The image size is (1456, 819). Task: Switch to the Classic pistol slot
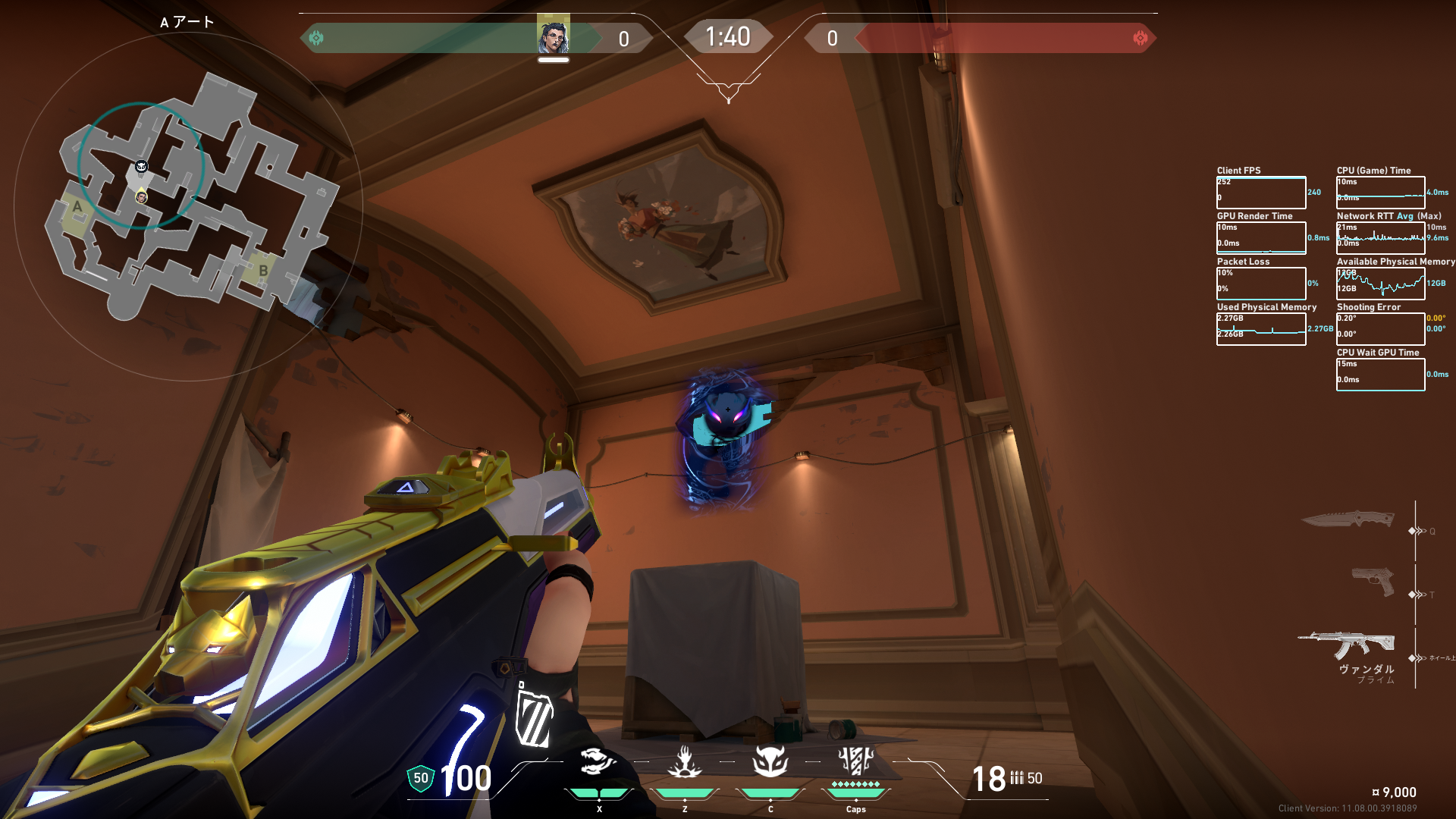click(1373, 582)
